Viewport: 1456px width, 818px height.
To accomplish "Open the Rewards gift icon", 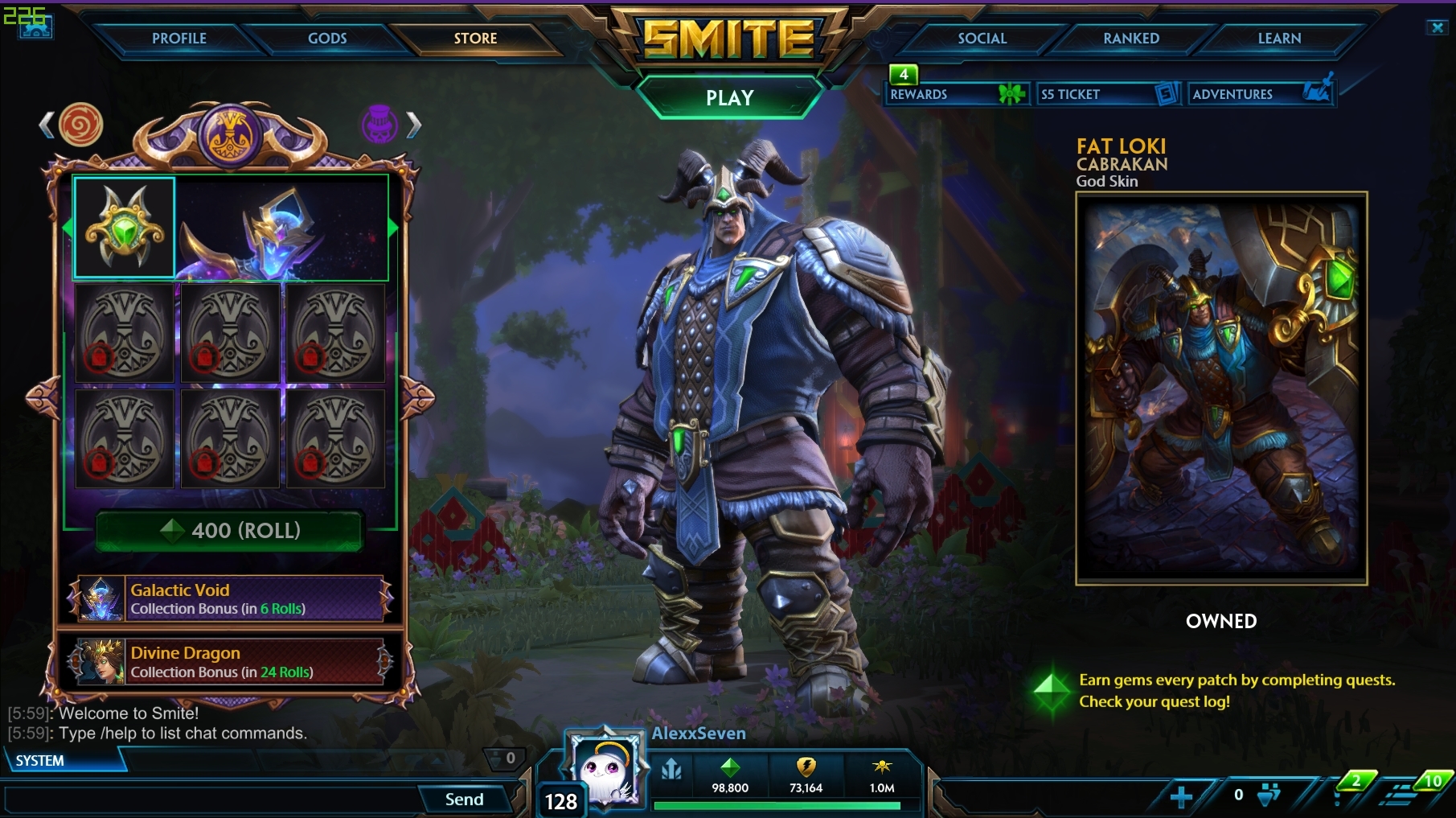I will (x=1011, y=93).
